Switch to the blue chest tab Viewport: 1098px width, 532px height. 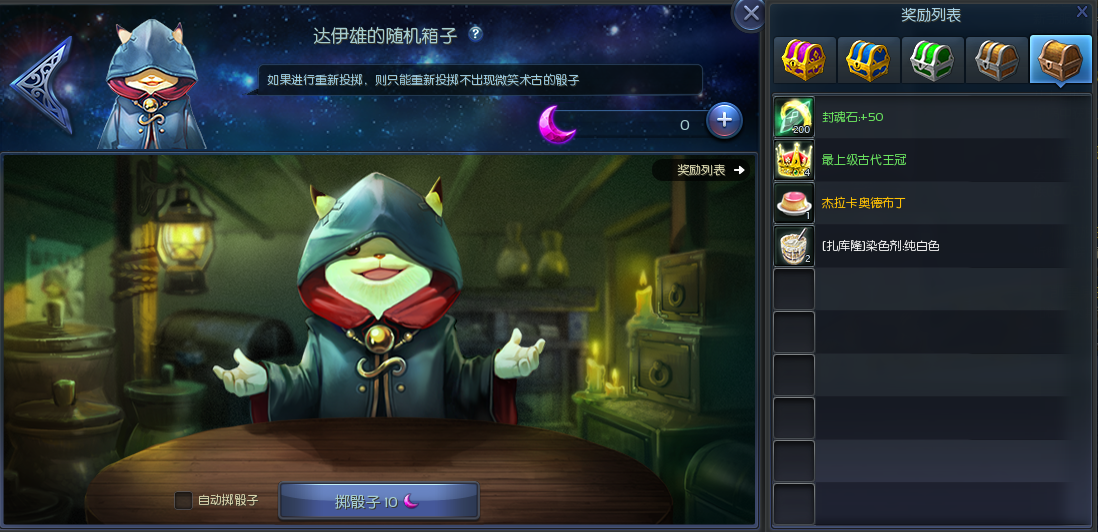point(868,60)
